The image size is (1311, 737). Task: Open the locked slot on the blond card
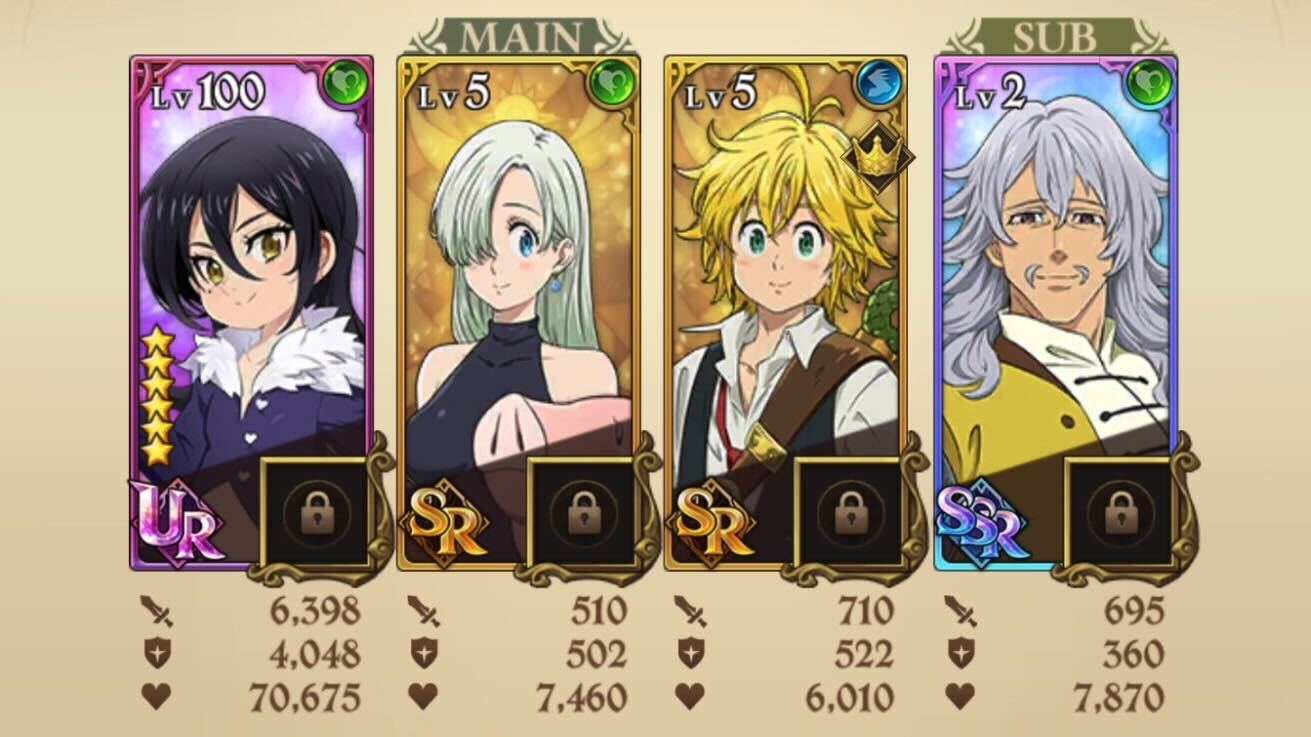coord(848,513)
